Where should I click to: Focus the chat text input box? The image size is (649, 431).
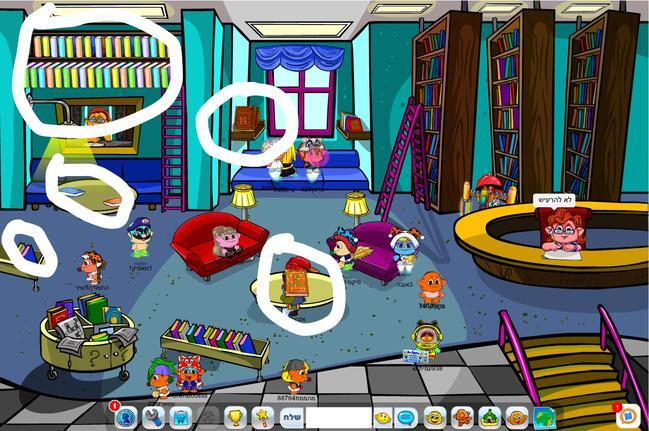coord(338,417)
